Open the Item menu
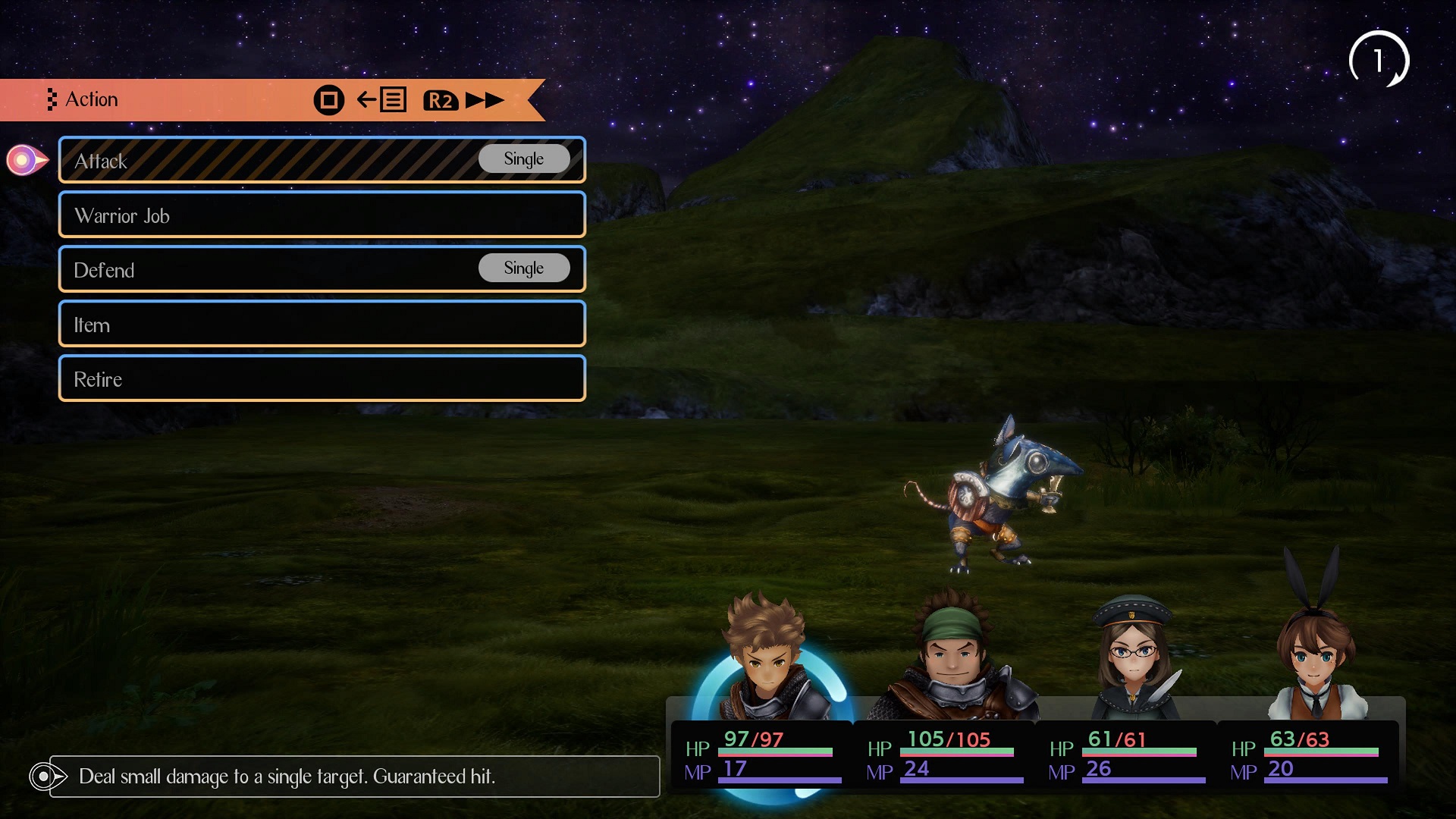Viewport: 1456px width, 819px height. (322, 325)
